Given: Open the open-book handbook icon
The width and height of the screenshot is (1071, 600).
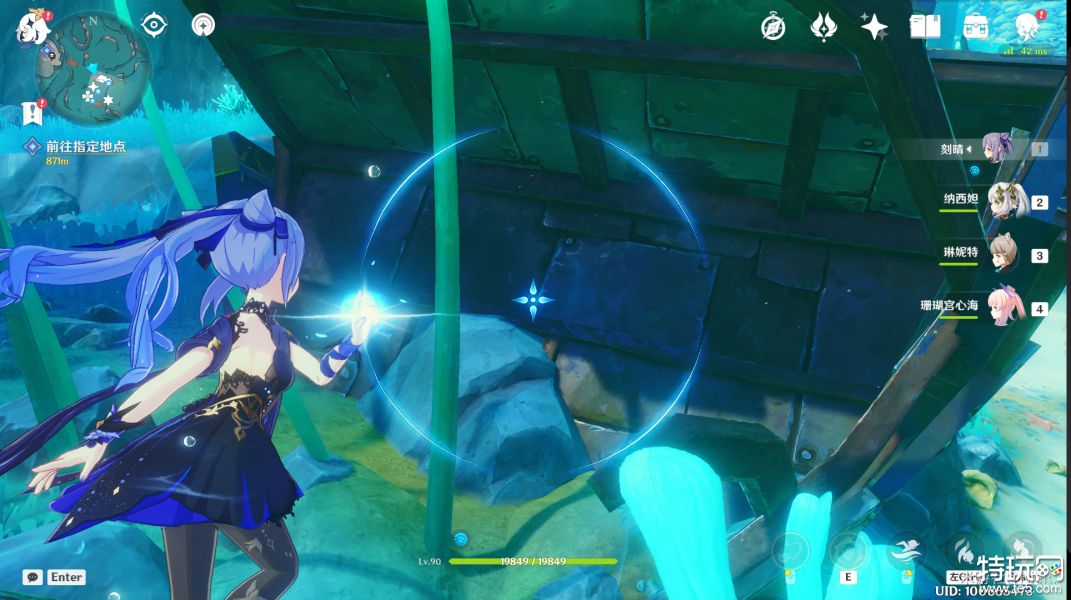Looking at the screenshot, I should click(925, 27).
